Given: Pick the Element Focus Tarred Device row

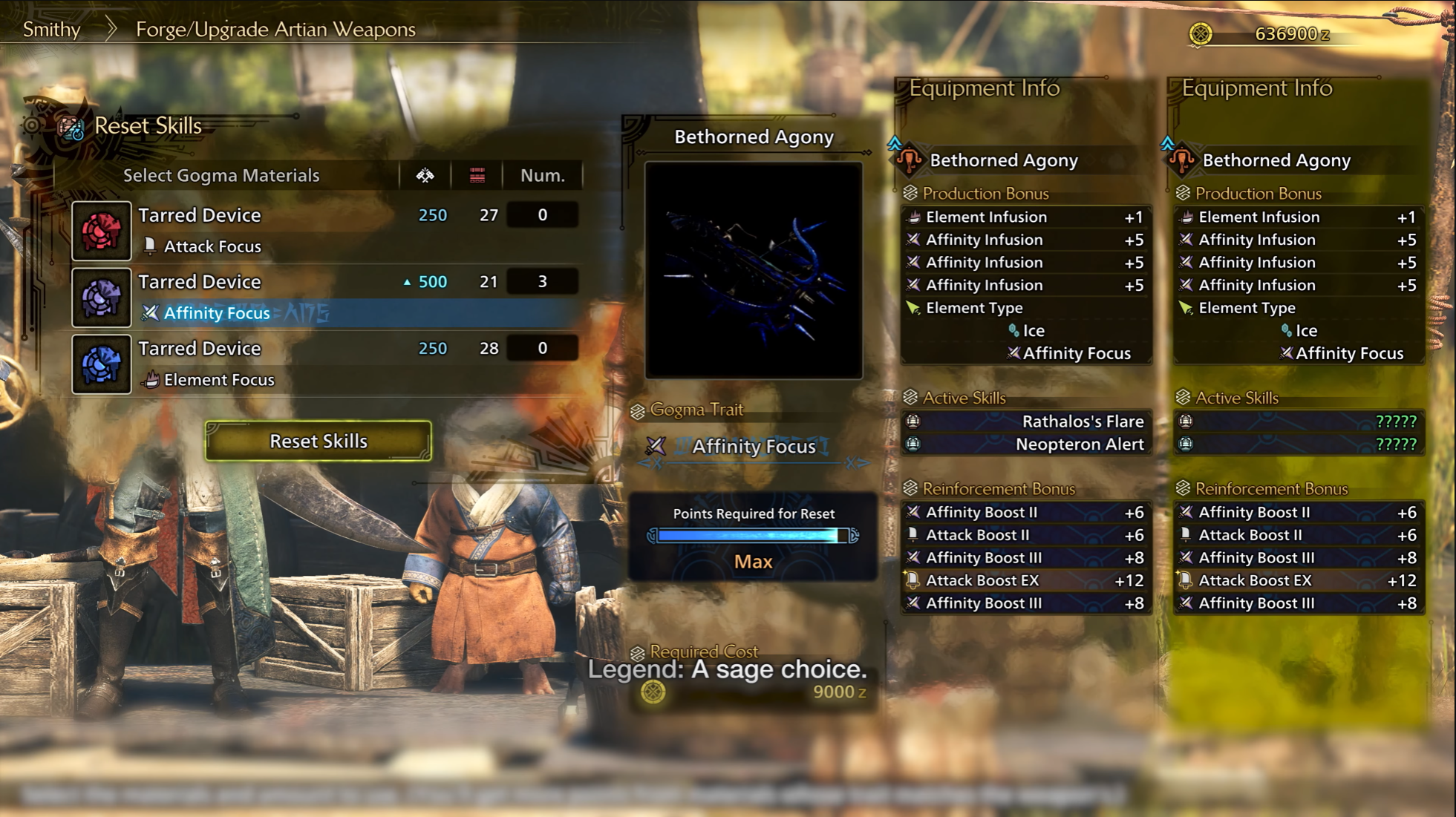Looking at the screenshot, I should point(327,364).
